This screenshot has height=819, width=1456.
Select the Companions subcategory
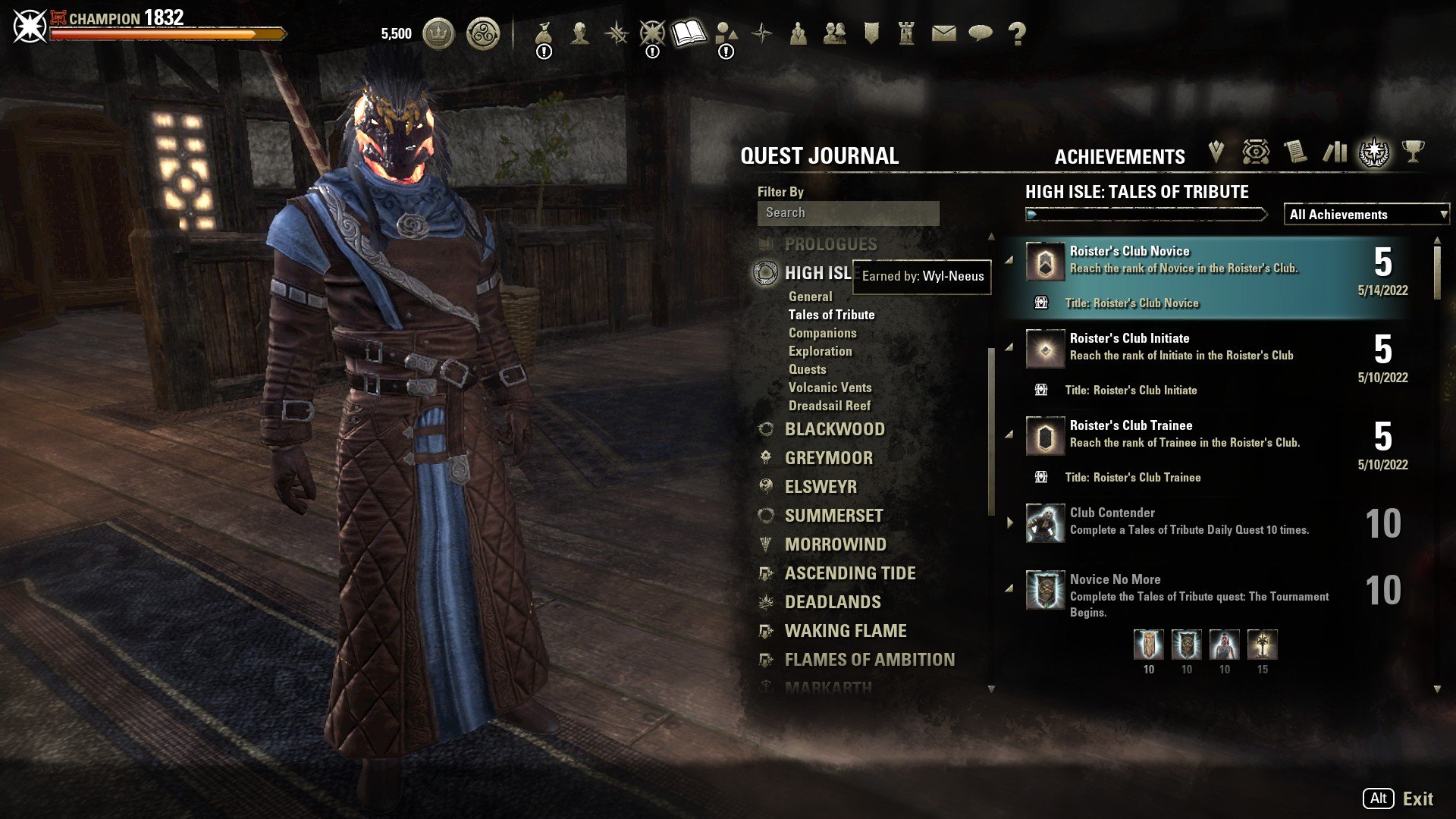822,333
